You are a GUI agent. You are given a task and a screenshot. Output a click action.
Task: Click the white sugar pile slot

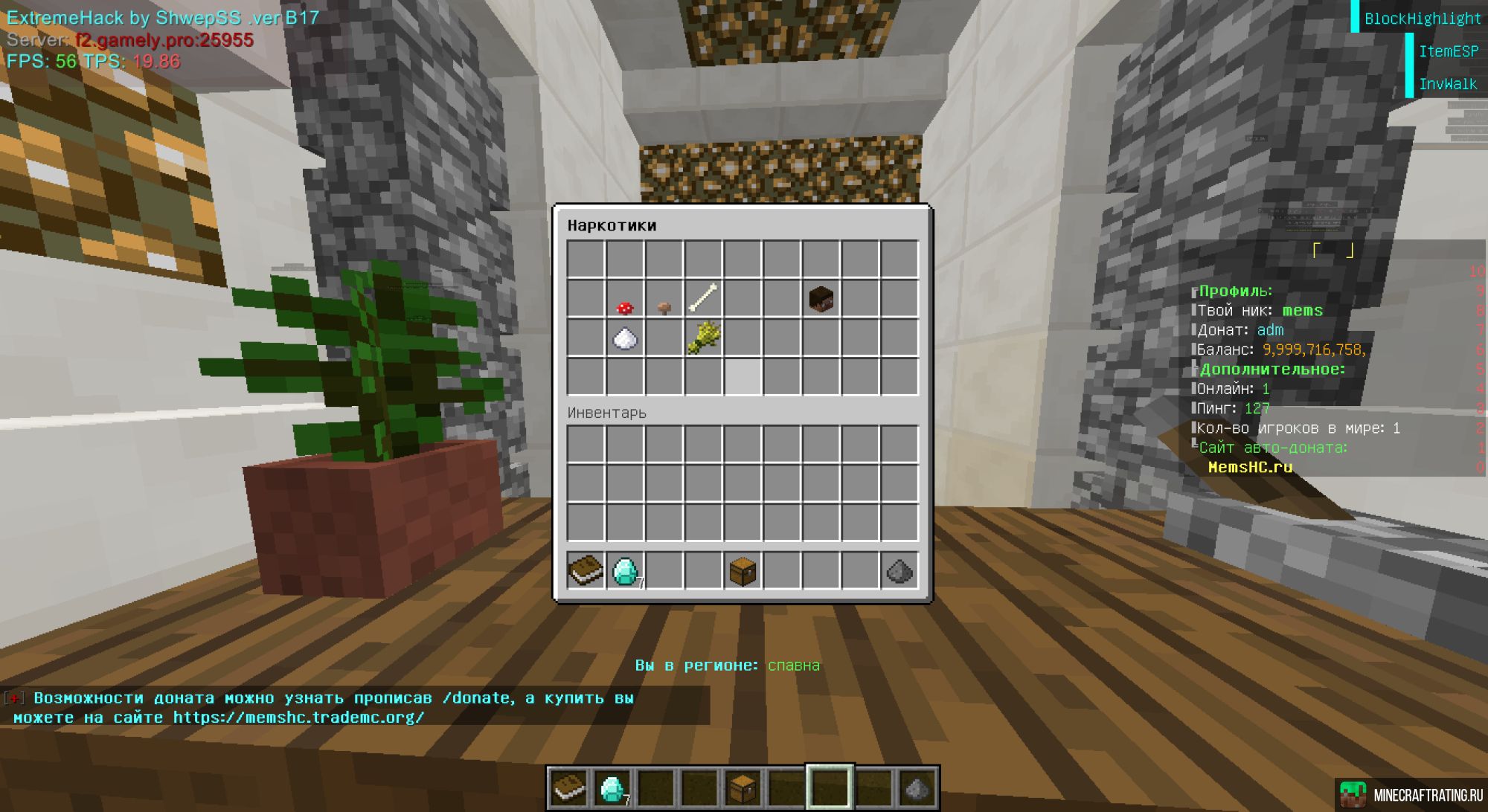pyautogui.click(x=625, y=338)
